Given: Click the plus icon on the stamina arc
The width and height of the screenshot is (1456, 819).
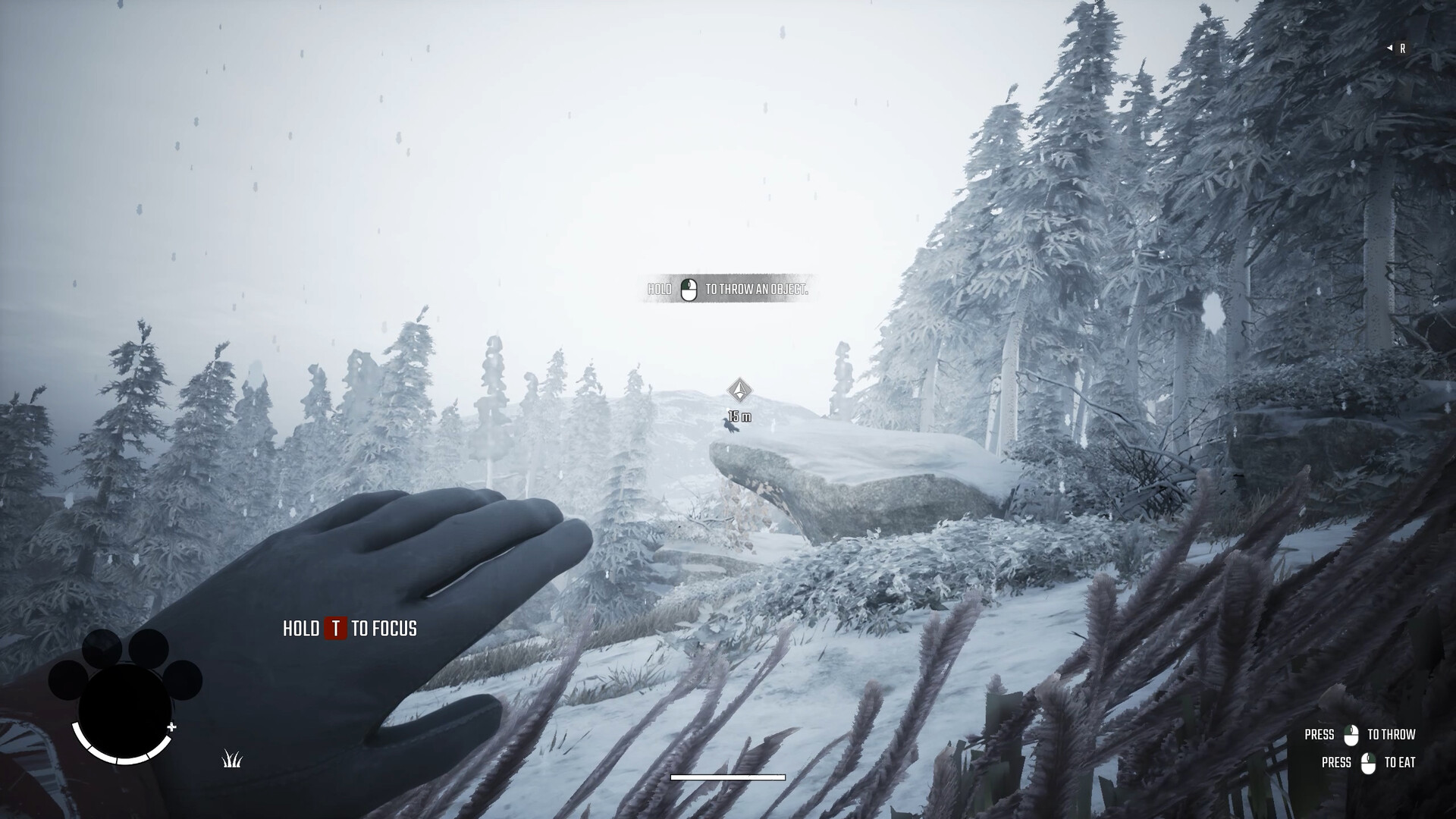Looking at the screenshot, I should (x=173, y=728).
